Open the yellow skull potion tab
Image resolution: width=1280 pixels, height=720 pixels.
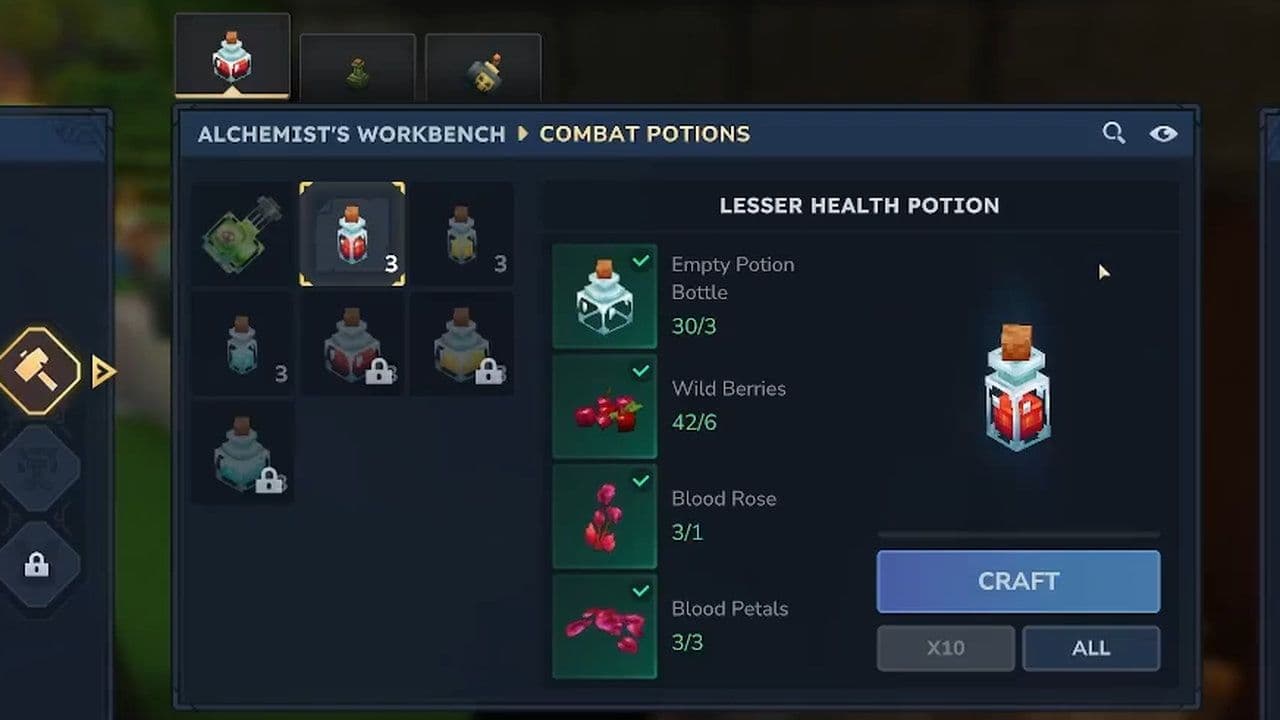tap(483, 70)
